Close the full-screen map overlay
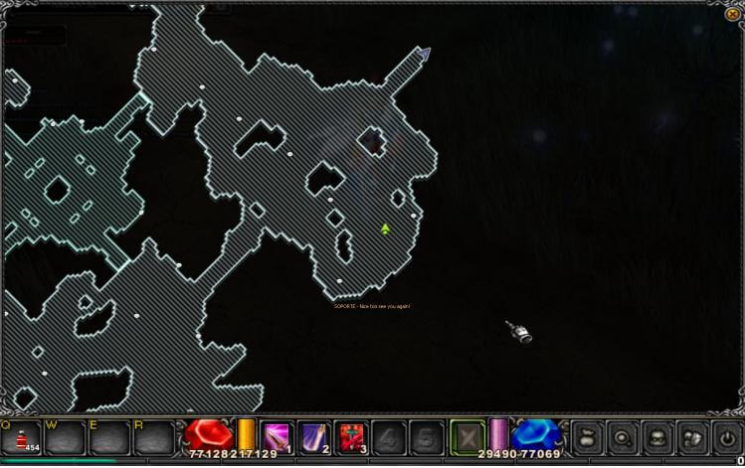Viewport: 745px width, 468px height. 732,14
